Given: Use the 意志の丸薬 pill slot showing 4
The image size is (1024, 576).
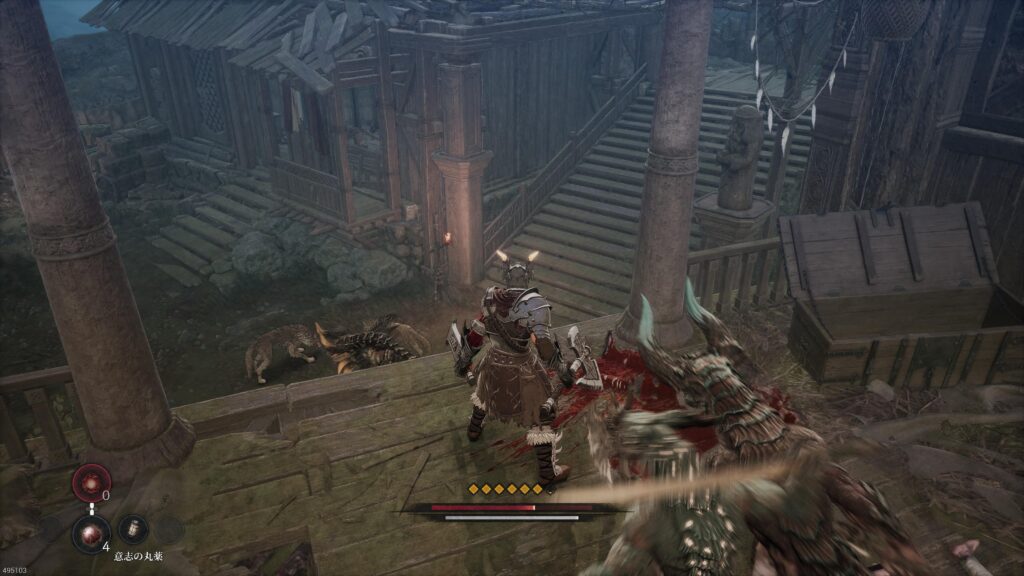Looking at the screenshot, I should click(90, 531).
